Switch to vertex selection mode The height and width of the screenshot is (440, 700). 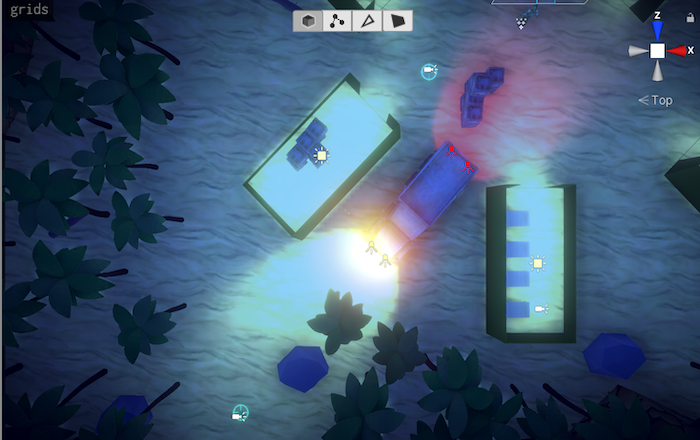(x=338, y=21)
